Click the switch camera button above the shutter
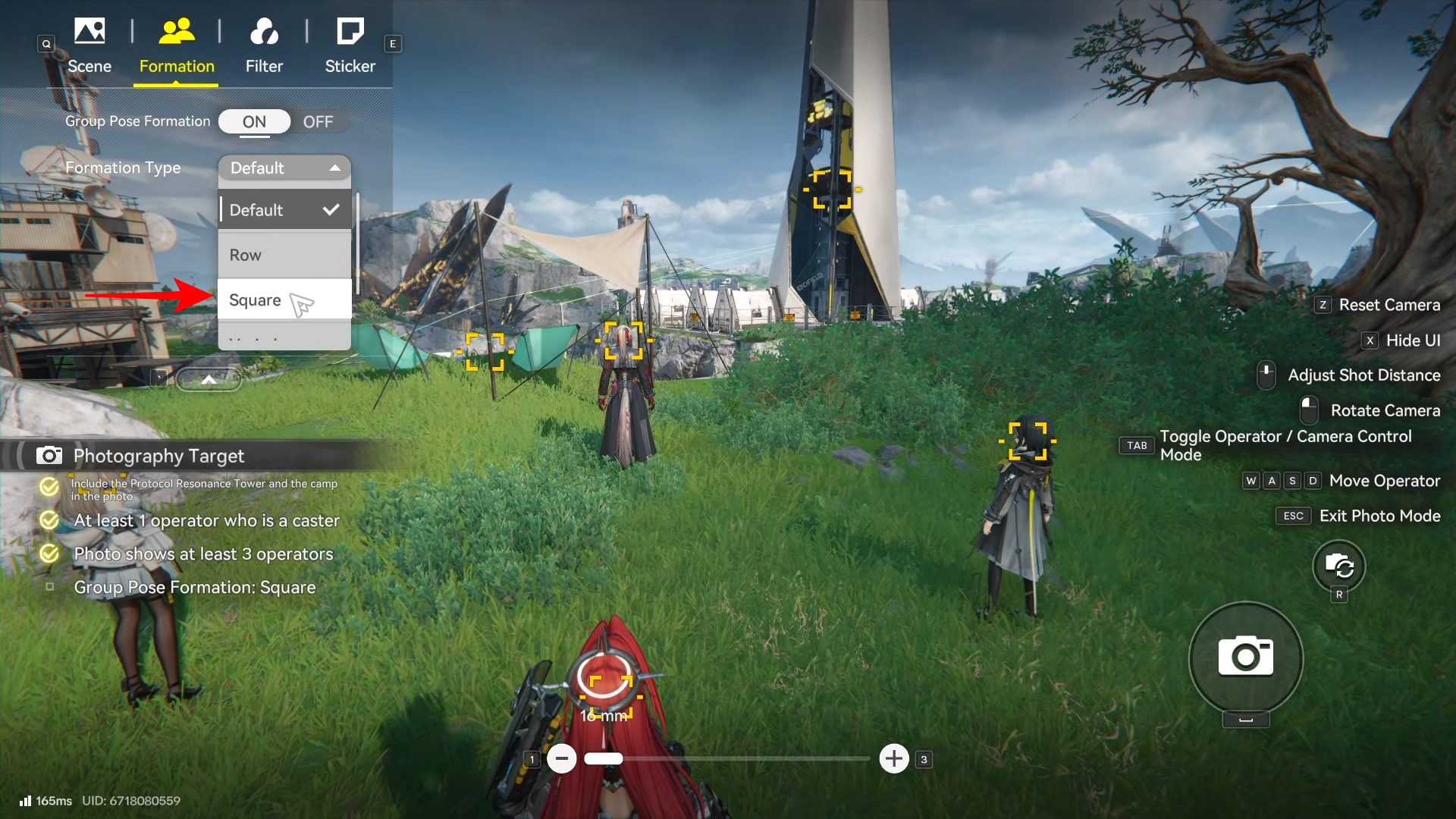The height and width of the screenshot is (819, 1456). click(1338, 566)
